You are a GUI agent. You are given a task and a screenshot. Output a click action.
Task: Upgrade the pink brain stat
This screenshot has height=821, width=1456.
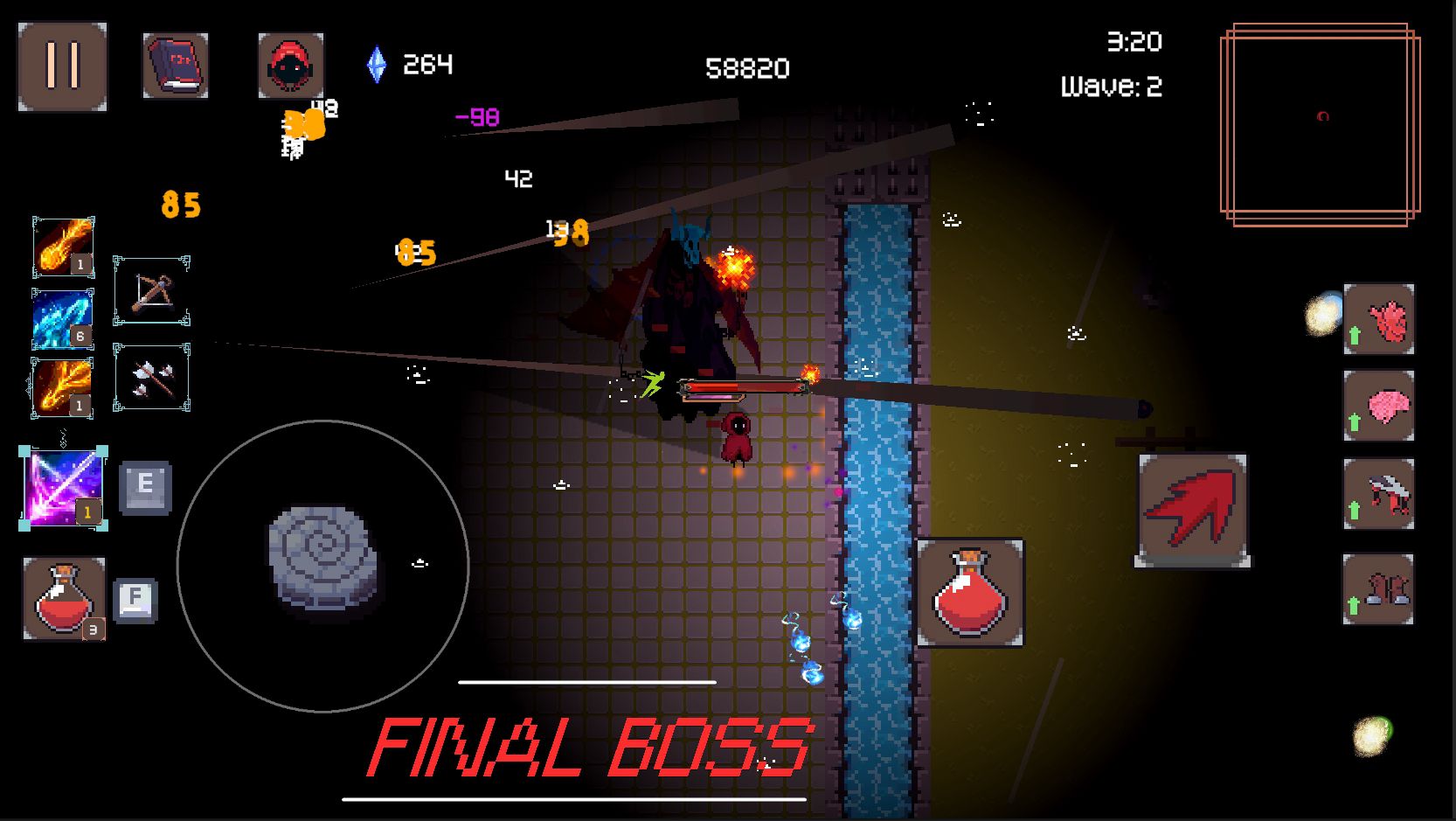click(x=1379, y=406)
